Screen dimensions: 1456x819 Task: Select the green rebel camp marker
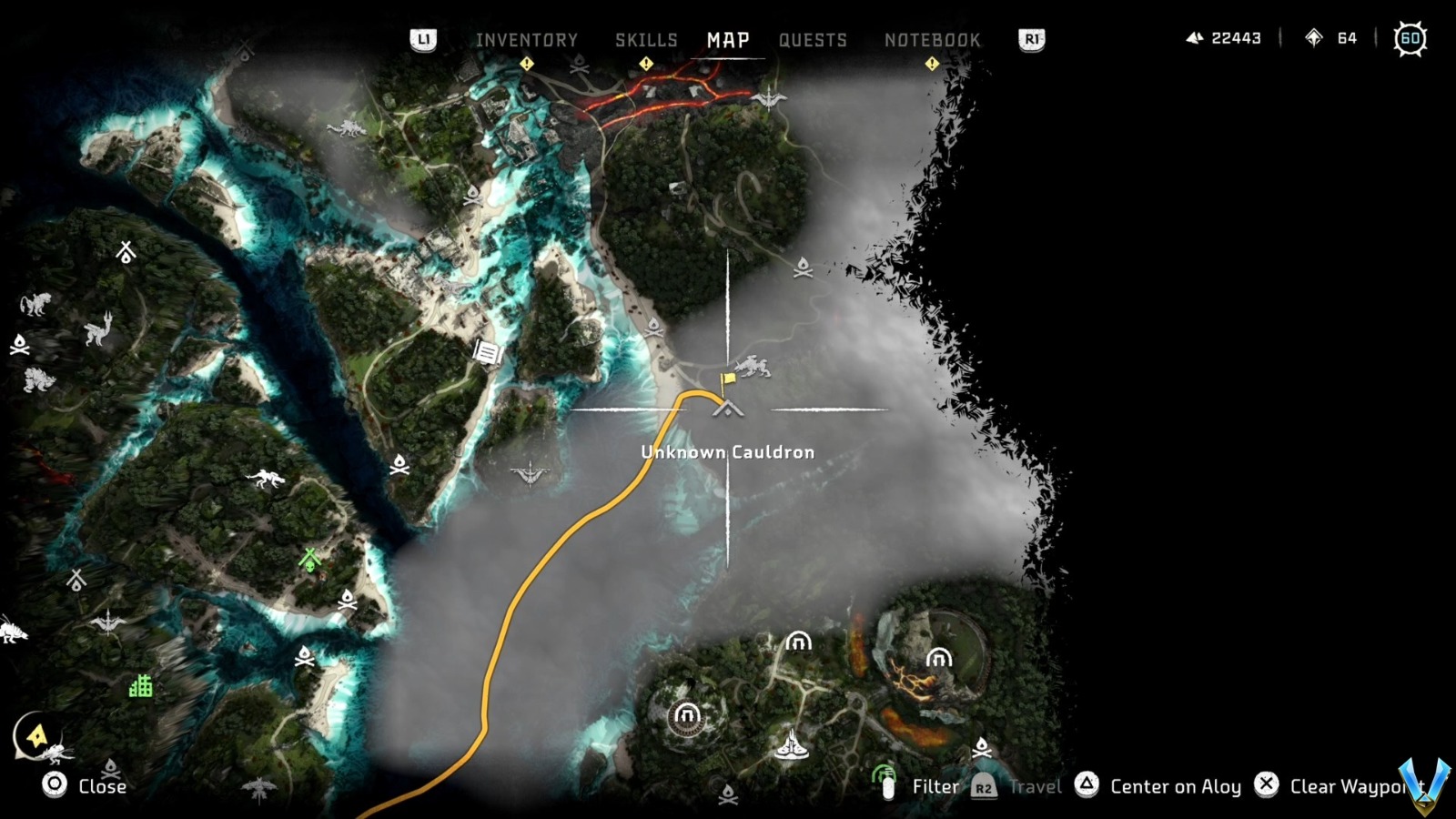pos(310,560)
